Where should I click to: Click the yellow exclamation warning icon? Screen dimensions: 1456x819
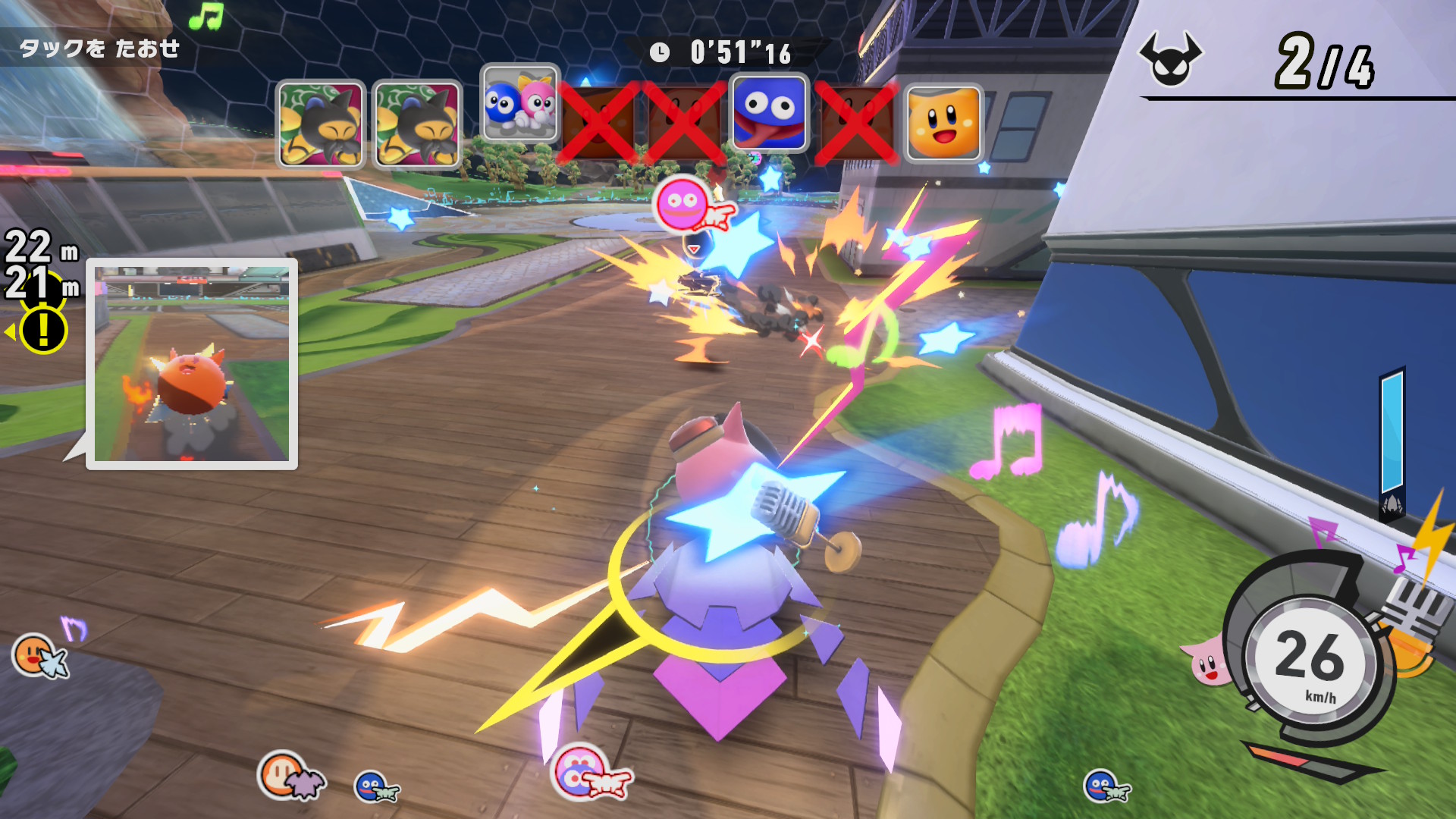[x=43, y=331]
